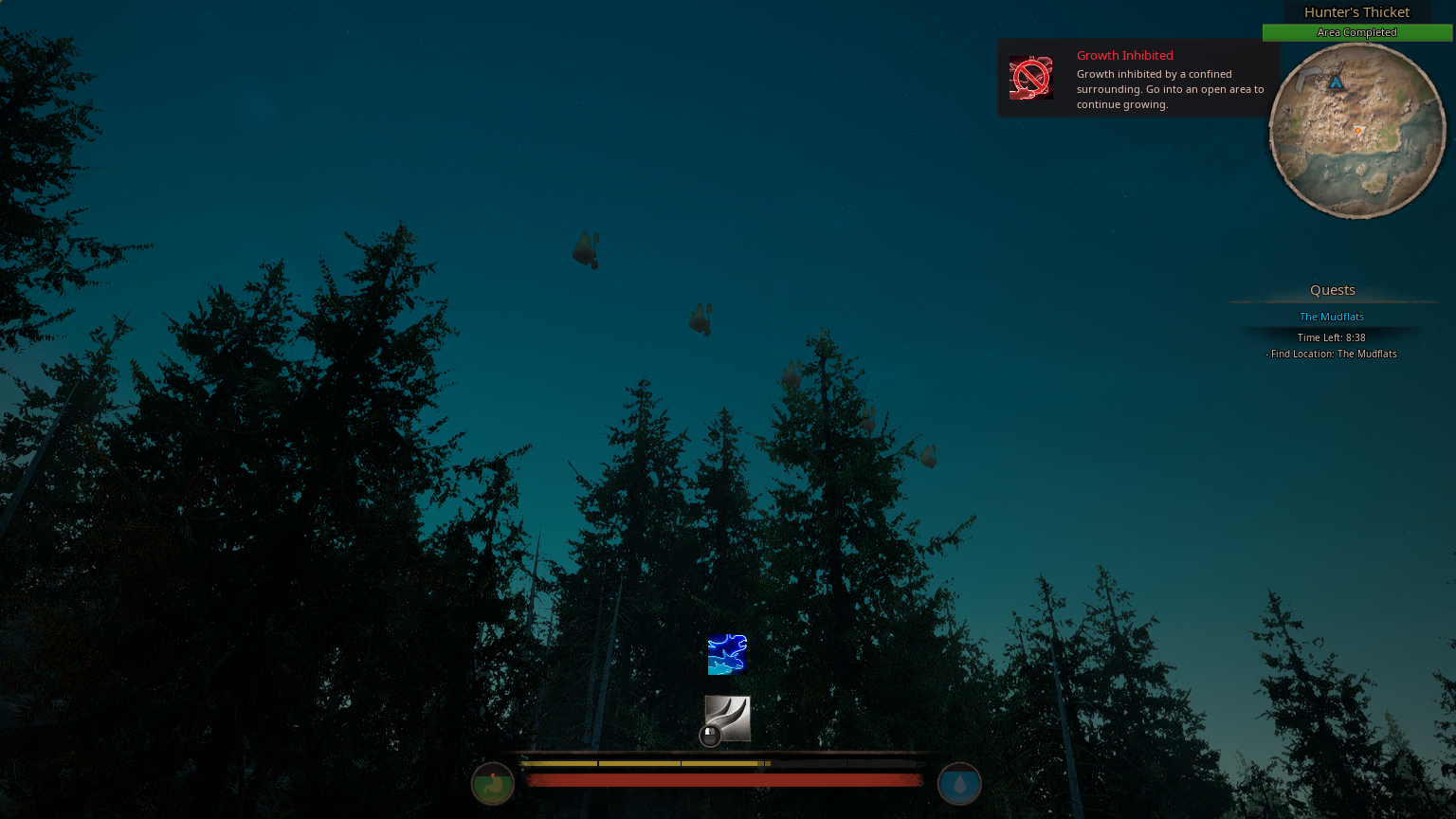This screenshot has height=819, width=1456.
Task: Click the Area Completed green banner
Action: point(1356,31)
